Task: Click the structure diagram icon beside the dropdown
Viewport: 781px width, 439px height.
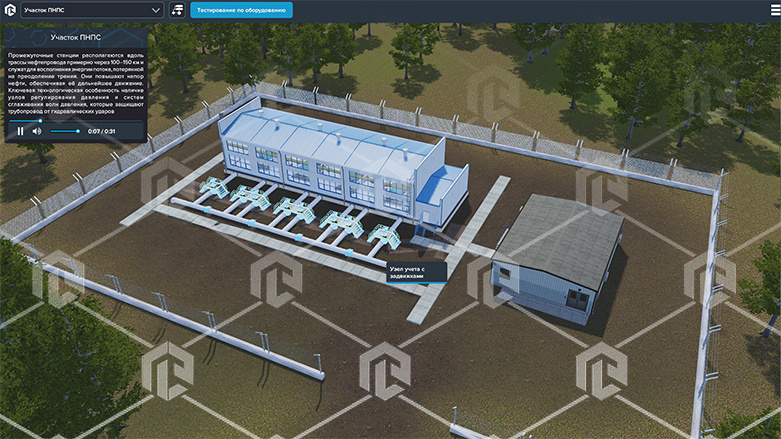Action: pyautogui.click(x=177, y=10)
